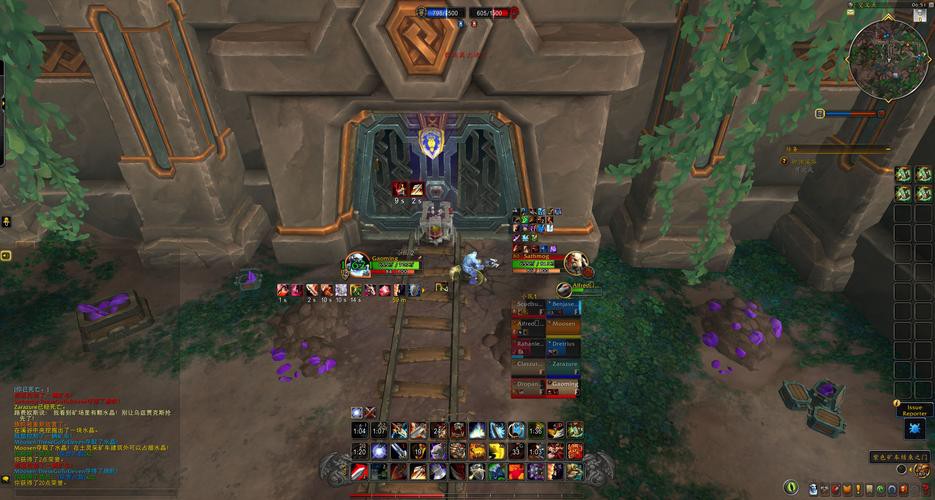Screen dimensions: 935x500
Task: Select Zarazure's raid frame
Action: [x=563, y=366]
